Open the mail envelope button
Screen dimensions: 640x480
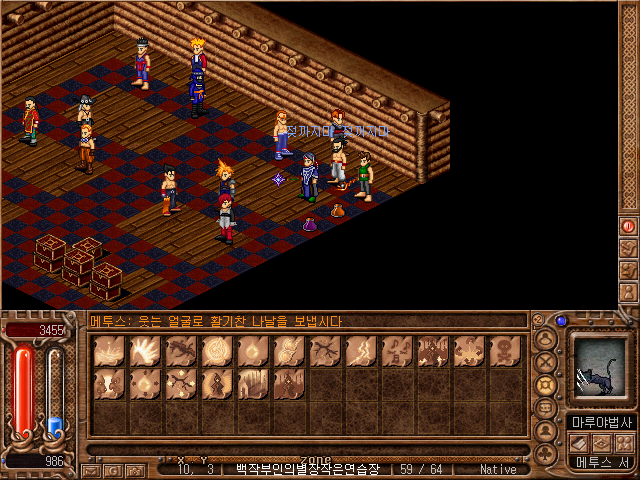point(90,469)
